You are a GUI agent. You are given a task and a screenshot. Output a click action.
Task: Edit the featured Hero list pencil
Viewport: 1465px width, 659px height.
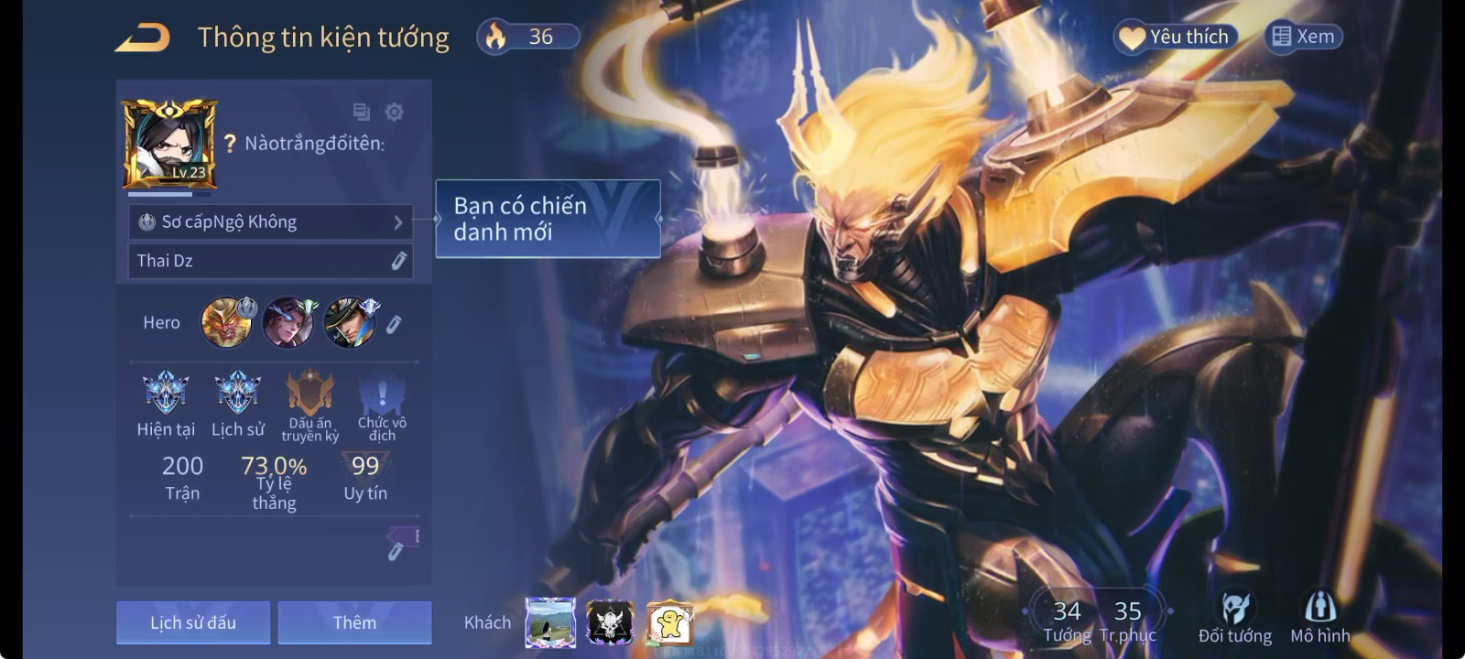click(x=394, y=324)
